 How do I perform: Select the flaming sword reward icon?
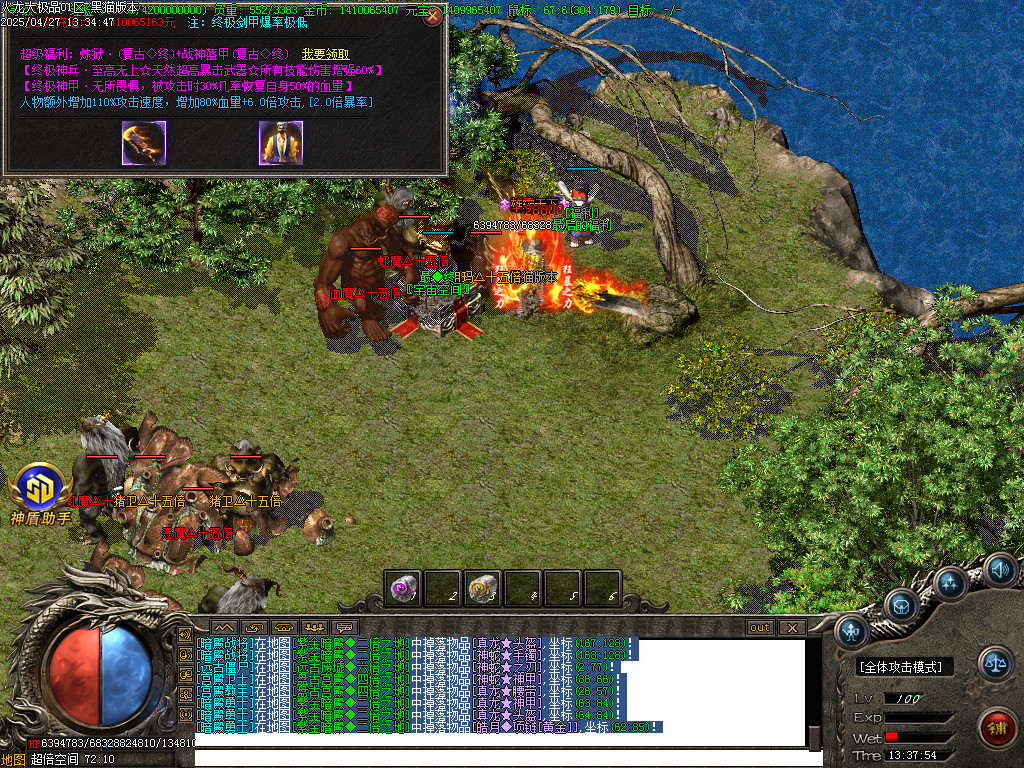point(144,142)
